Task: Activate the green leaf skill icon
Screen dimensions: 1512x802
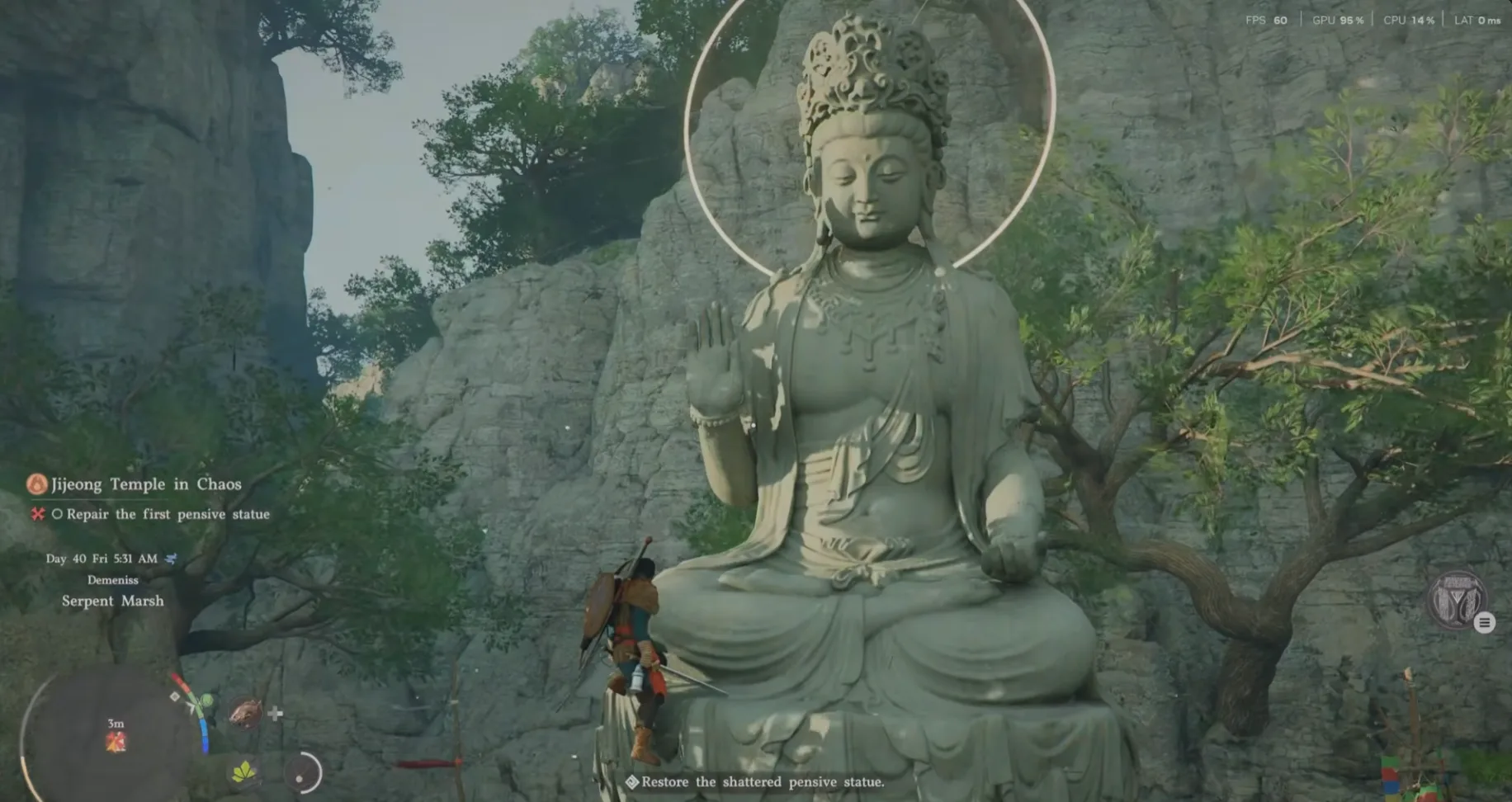Action: pyautogui.click(x=243, y=771)
